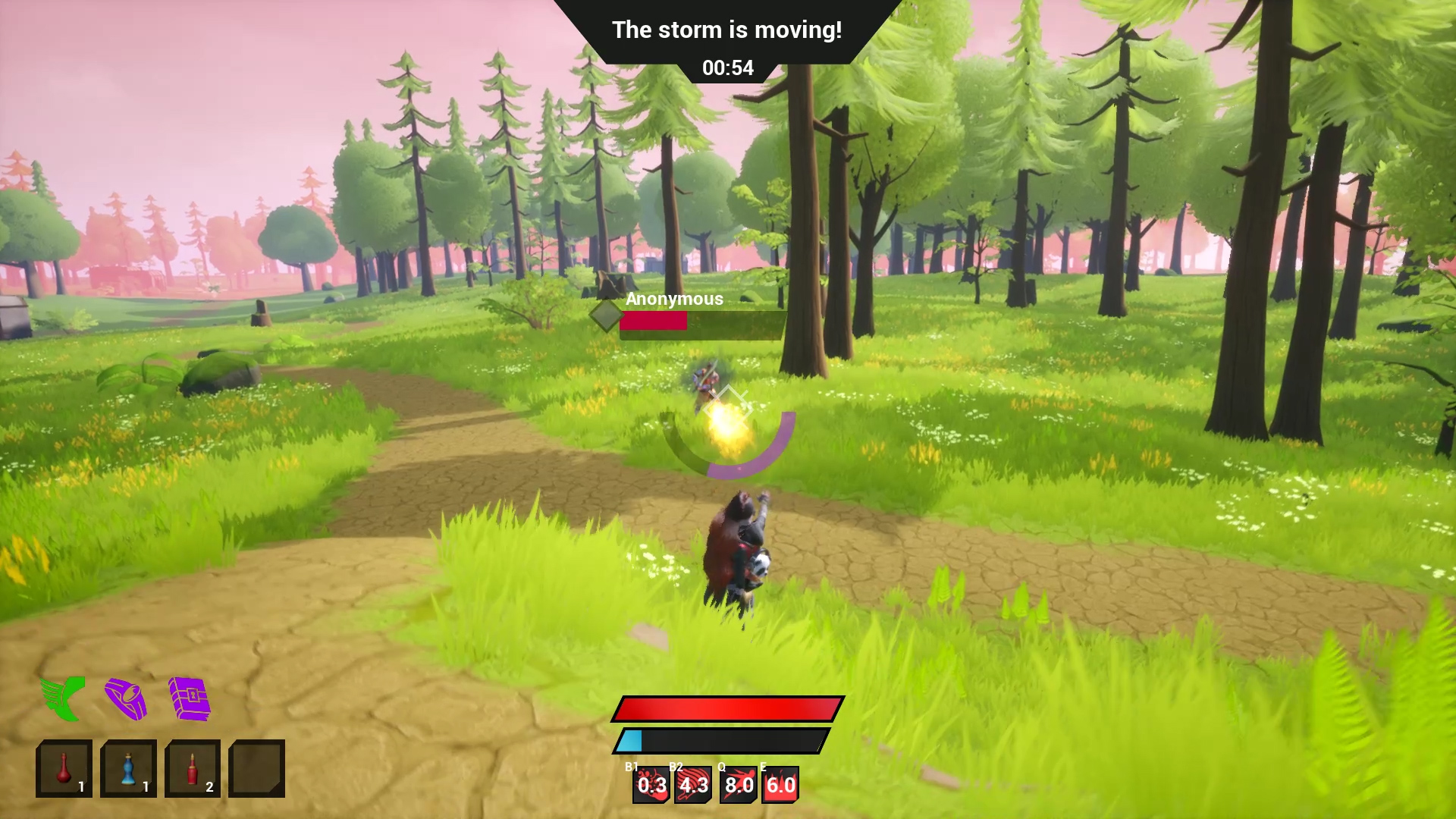The width and height of the screenshot is (1456, 819).
Task: Select the blue potion slot
Action: [x=128, y=768]
